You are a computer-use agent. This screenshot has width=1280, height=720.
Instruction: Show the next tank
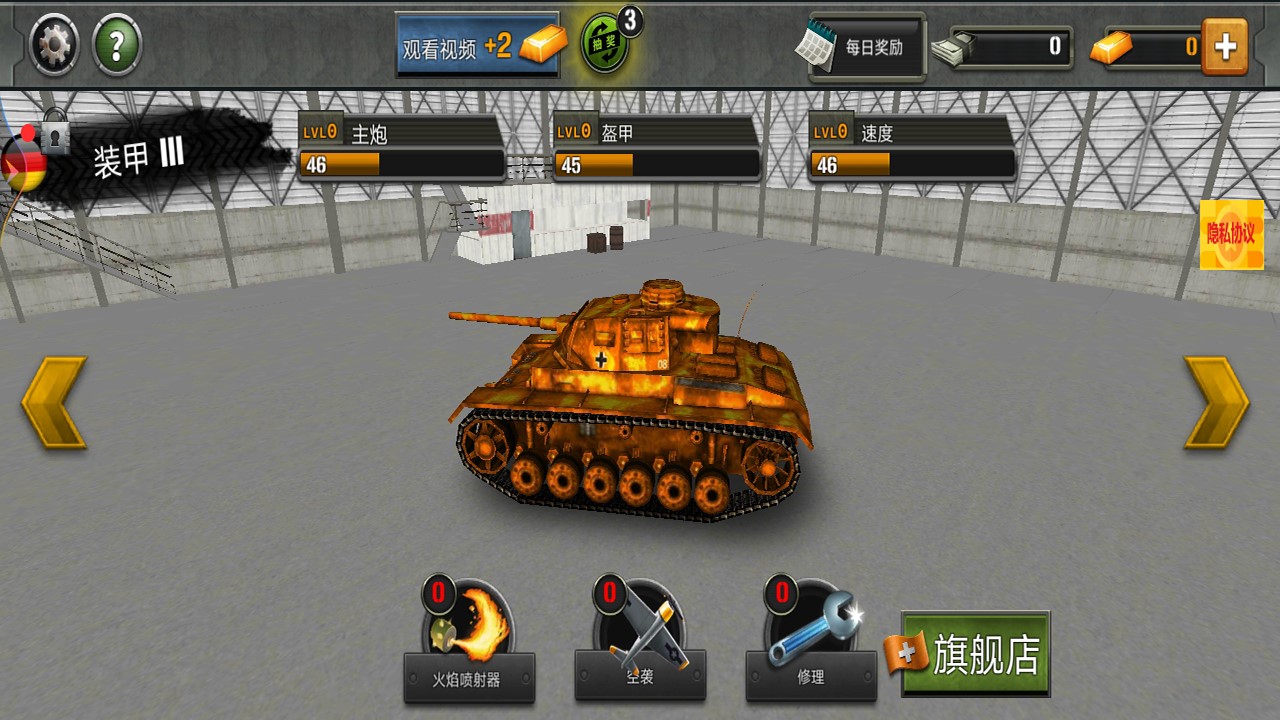tap(1216, 402)
